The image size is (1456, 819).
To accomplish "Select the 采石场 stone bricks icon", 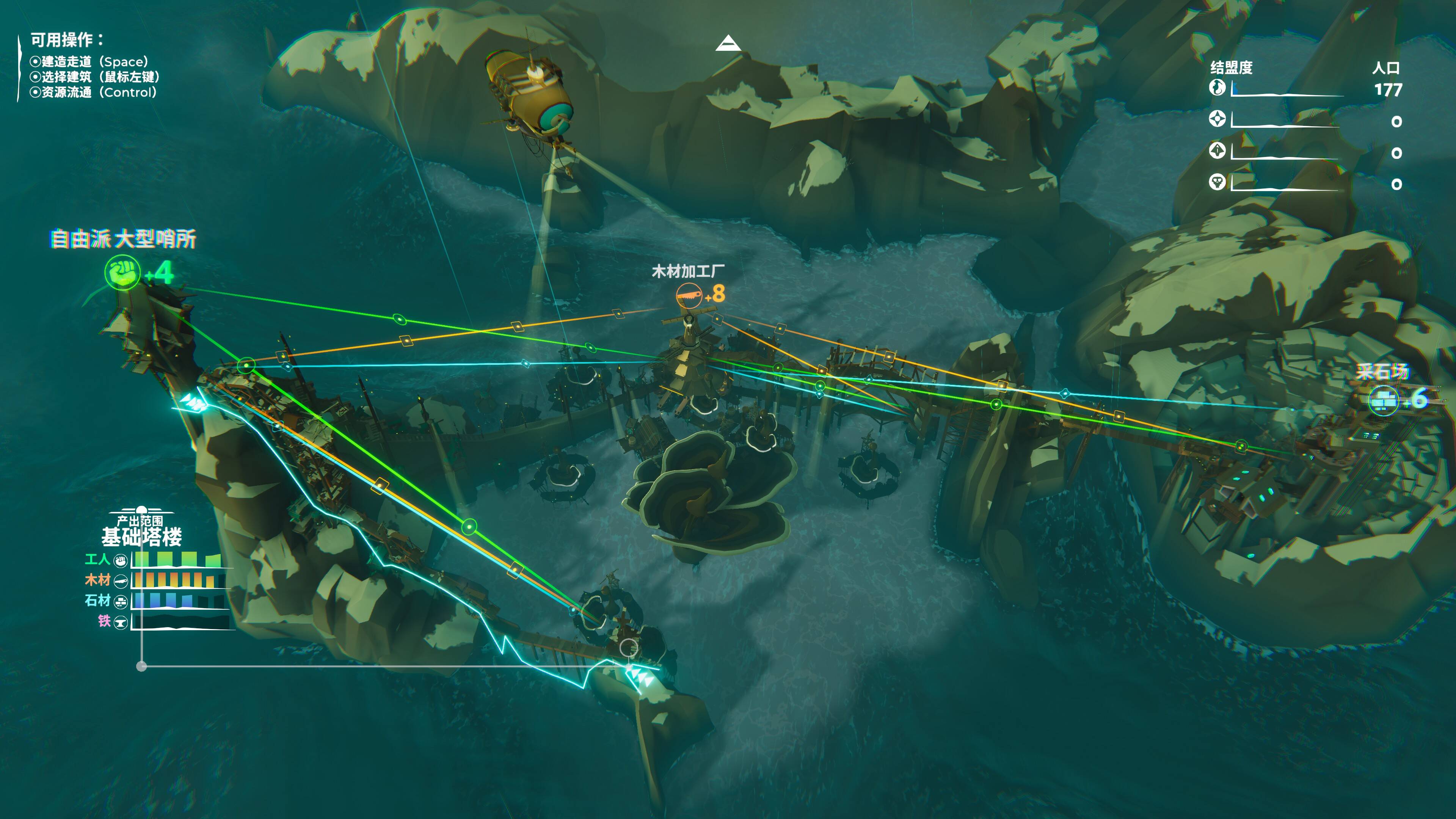I will tap(1383, 400).
